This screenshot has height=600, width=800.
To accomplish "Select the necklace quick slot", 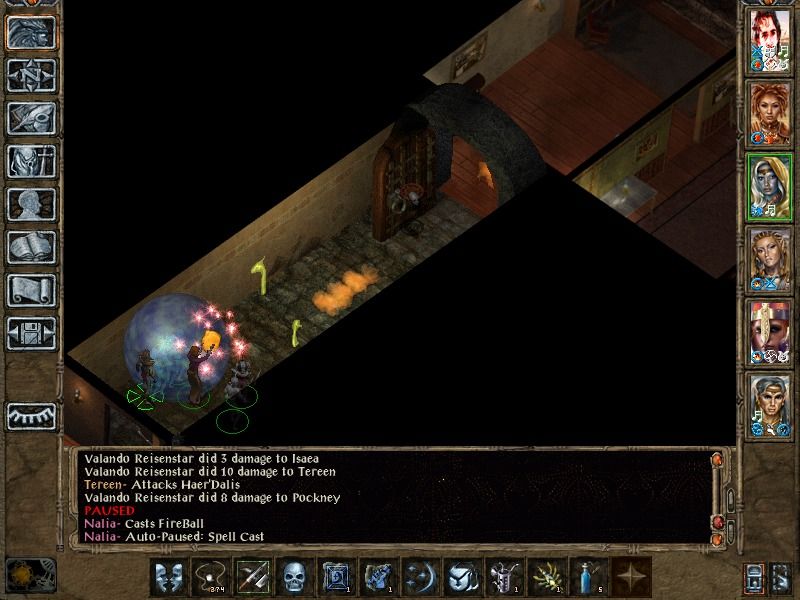I will [x=211, y=577].
